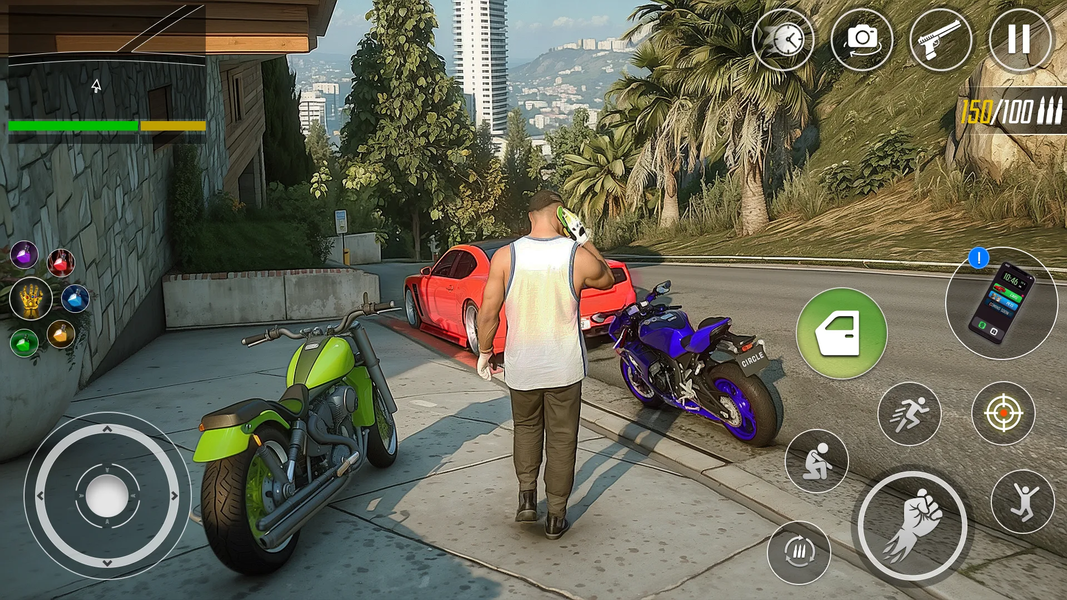Select the green gem power
The height and width of the screenshot is (600, 1067).
(24, 342)
